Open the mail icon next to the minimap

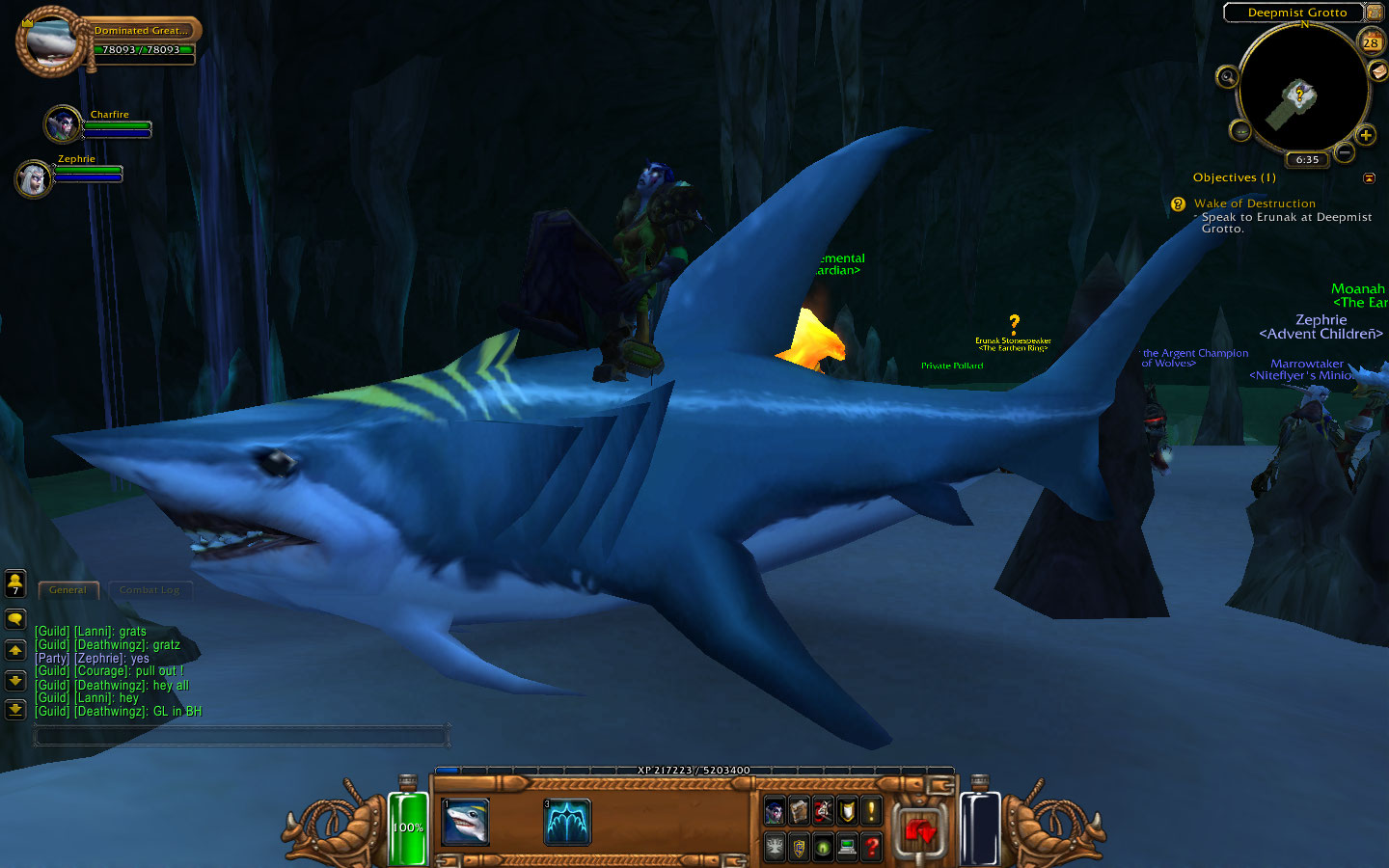(x=1376, y=72)
